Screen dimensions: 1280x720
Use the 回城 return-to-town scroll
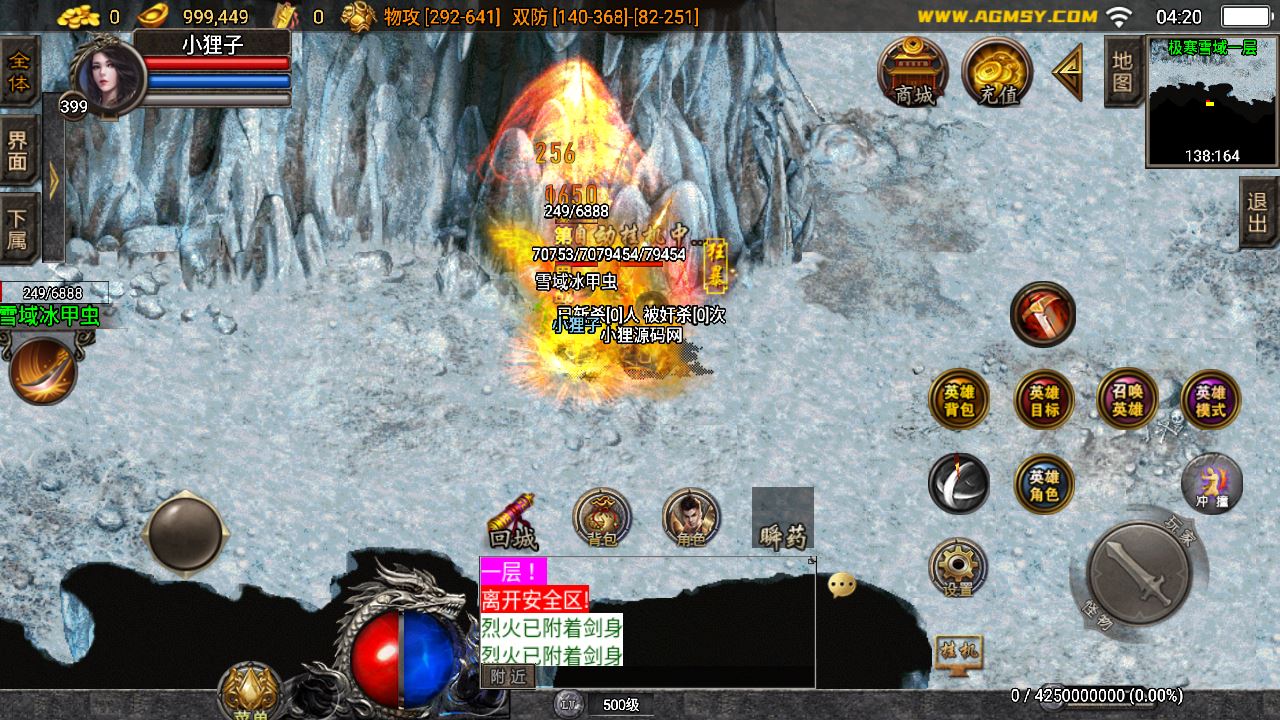click(x=513, y=522)
